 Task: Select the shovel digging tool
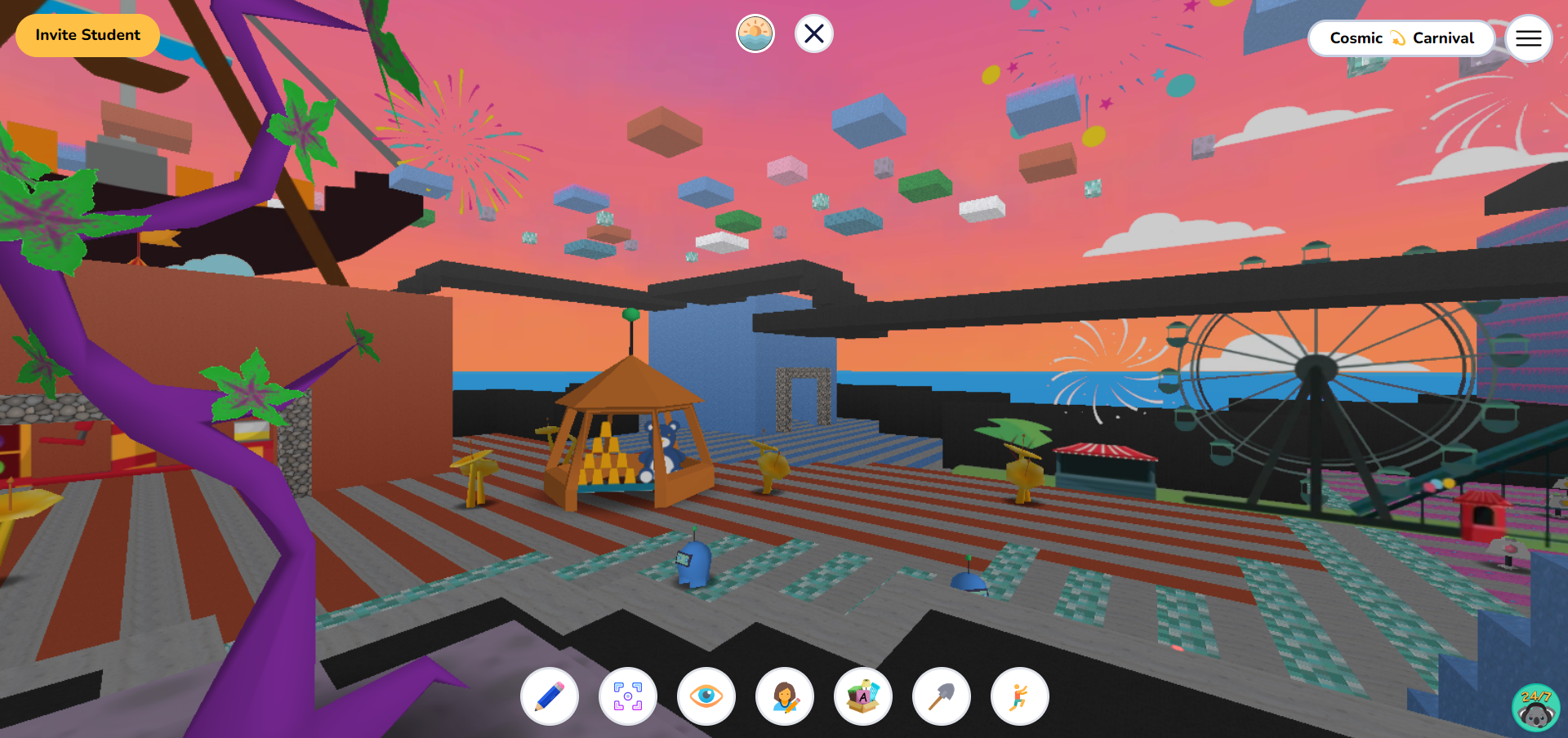[x=941, y=696]
